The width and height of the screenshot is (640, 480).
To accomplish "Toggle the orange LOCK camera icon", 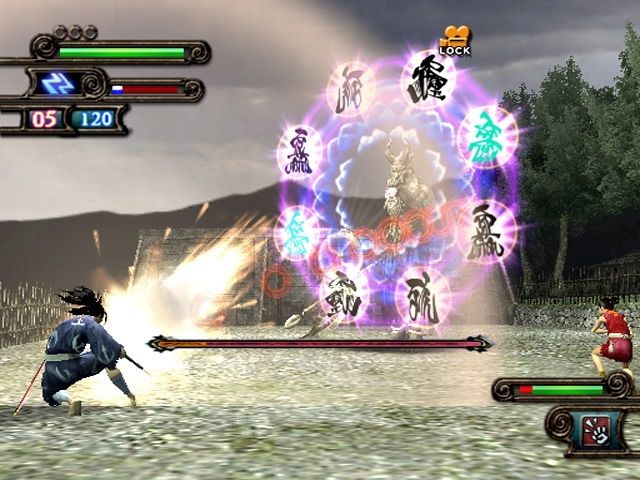I will pos(454,38).
